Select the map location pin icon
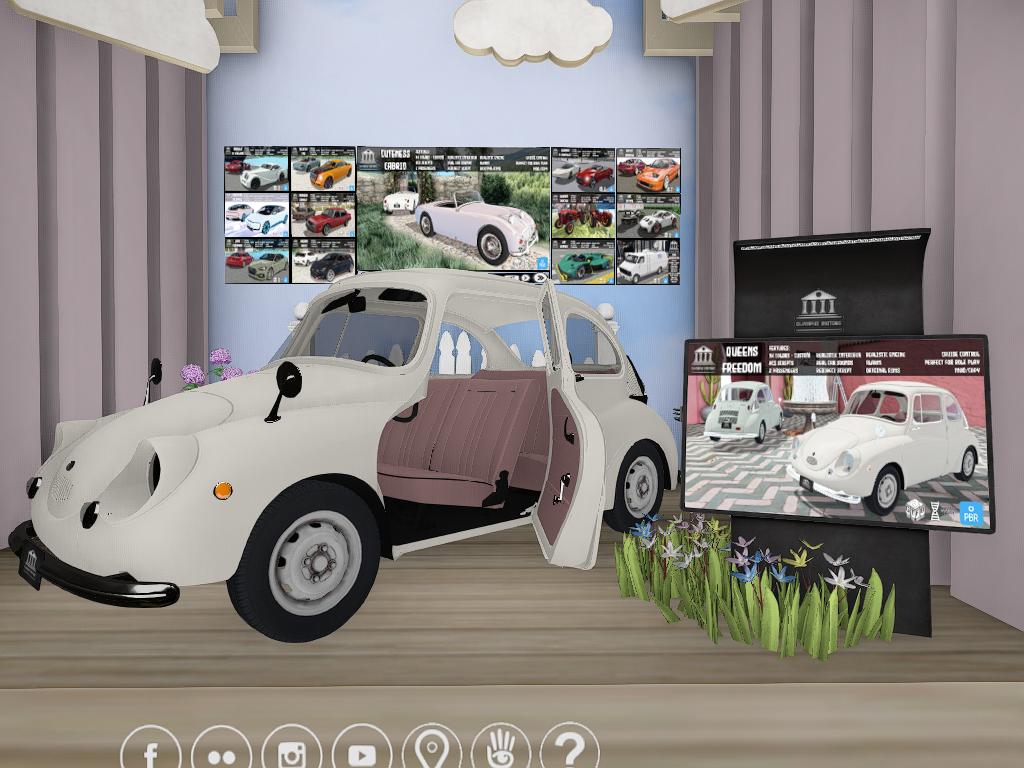The width and height of the screenshot is (1024, 768). click(432, 751)
